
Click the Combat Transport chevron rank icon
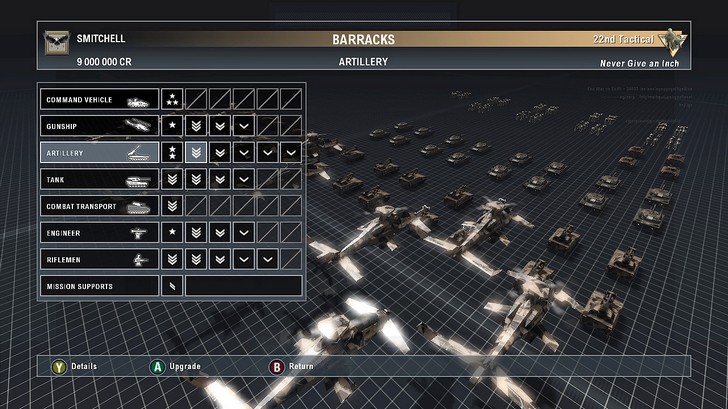click(x=172, y=206)
